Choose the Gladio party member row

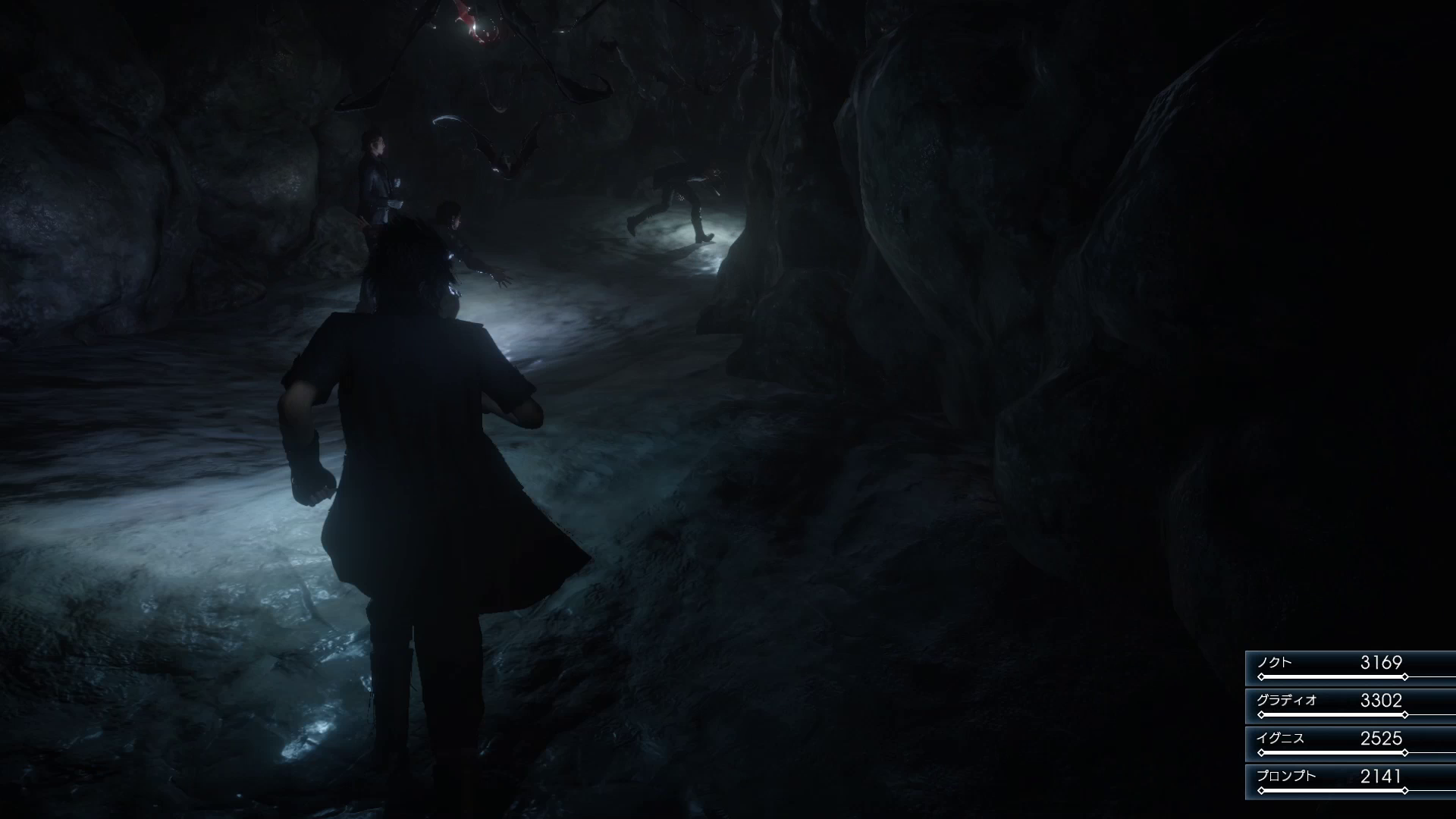pyautogui.click(x=1351, y=706)
